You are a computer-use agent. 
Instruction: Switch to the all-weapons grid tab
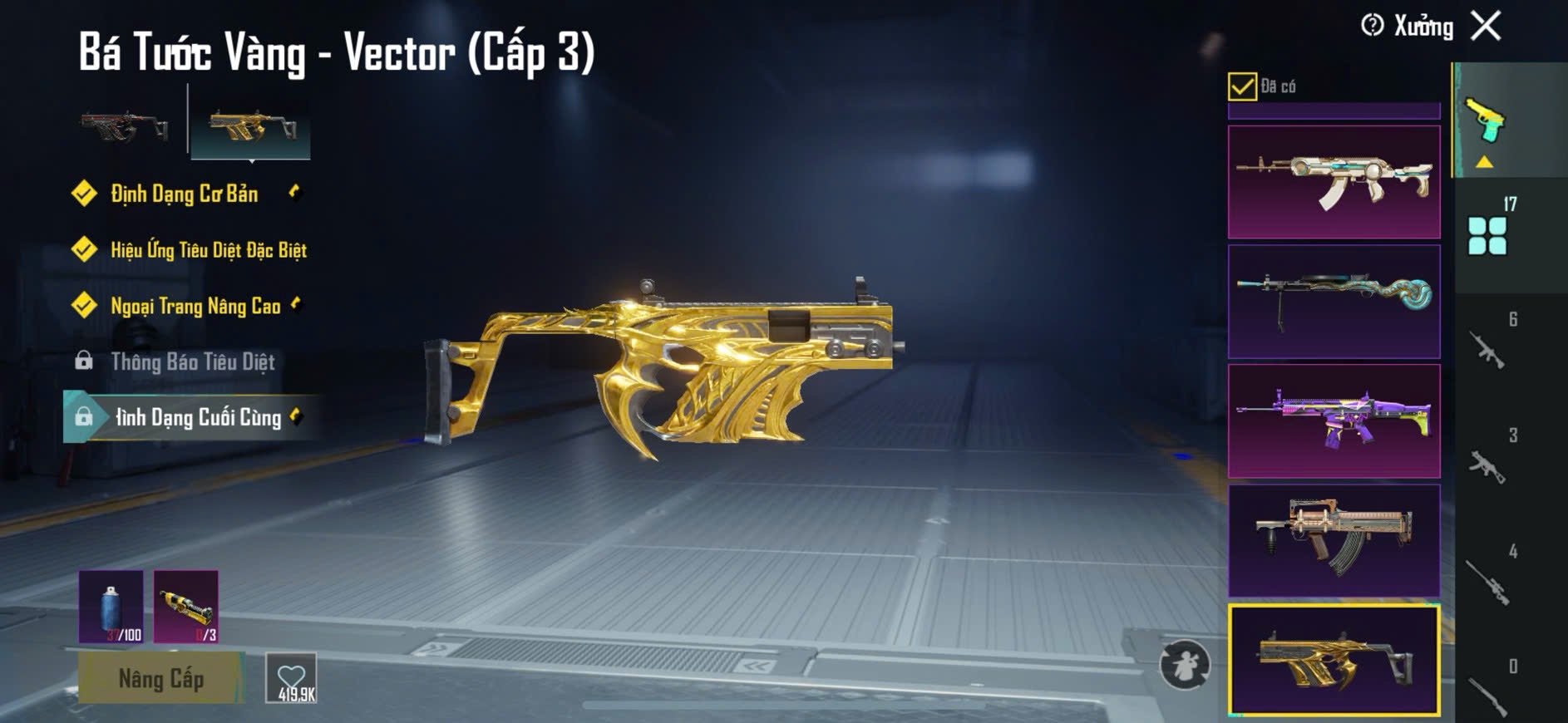pyautogui.click(x=1487, y=236)
